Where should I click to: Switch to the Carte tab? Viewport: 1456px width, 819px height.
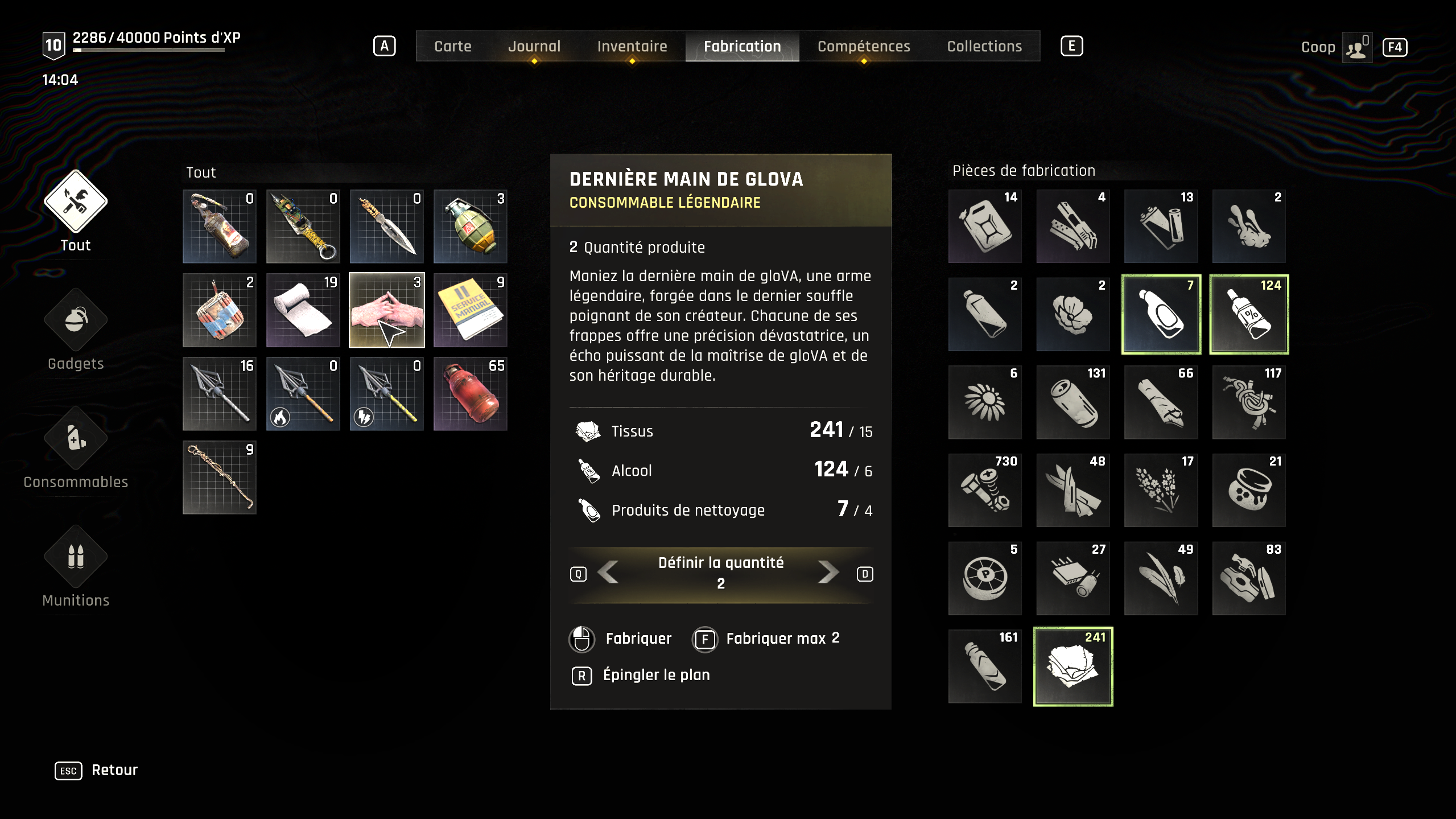[452, 46]
